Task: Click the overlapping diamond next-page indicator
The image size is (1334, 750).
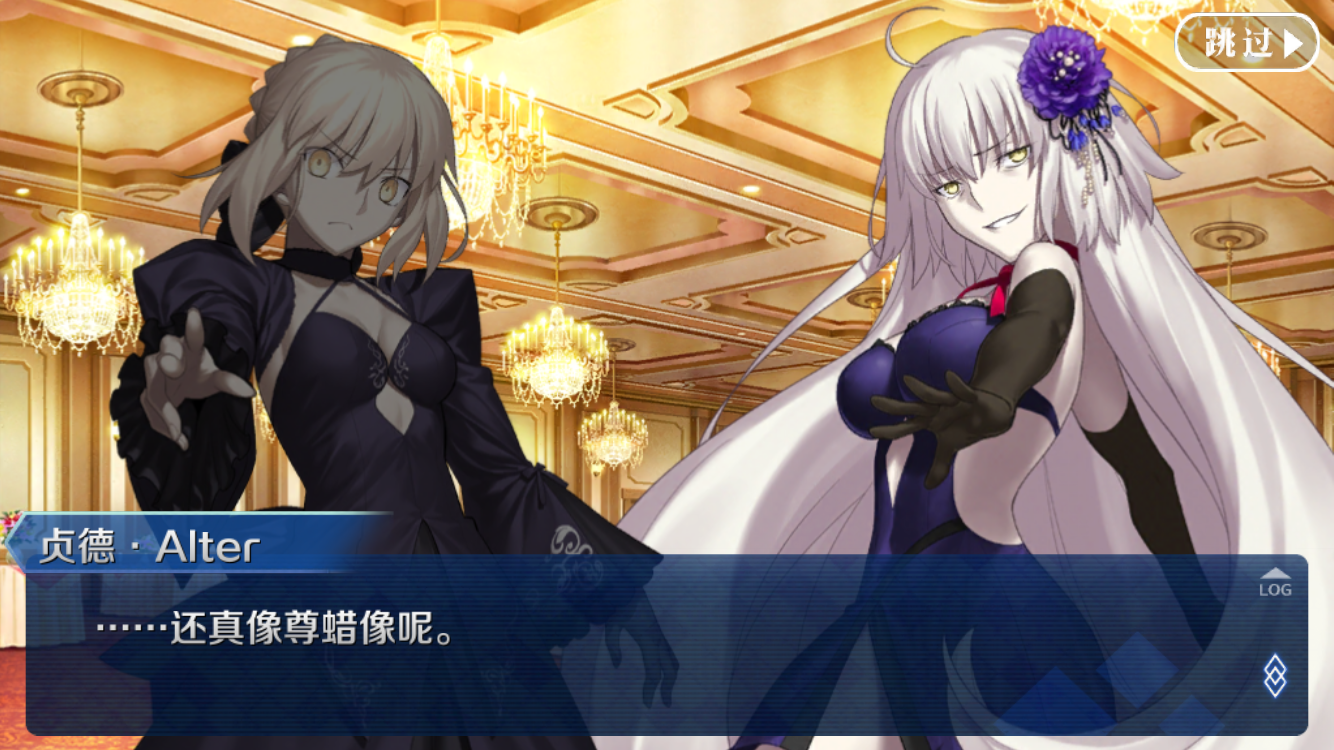Action: 1275,675
